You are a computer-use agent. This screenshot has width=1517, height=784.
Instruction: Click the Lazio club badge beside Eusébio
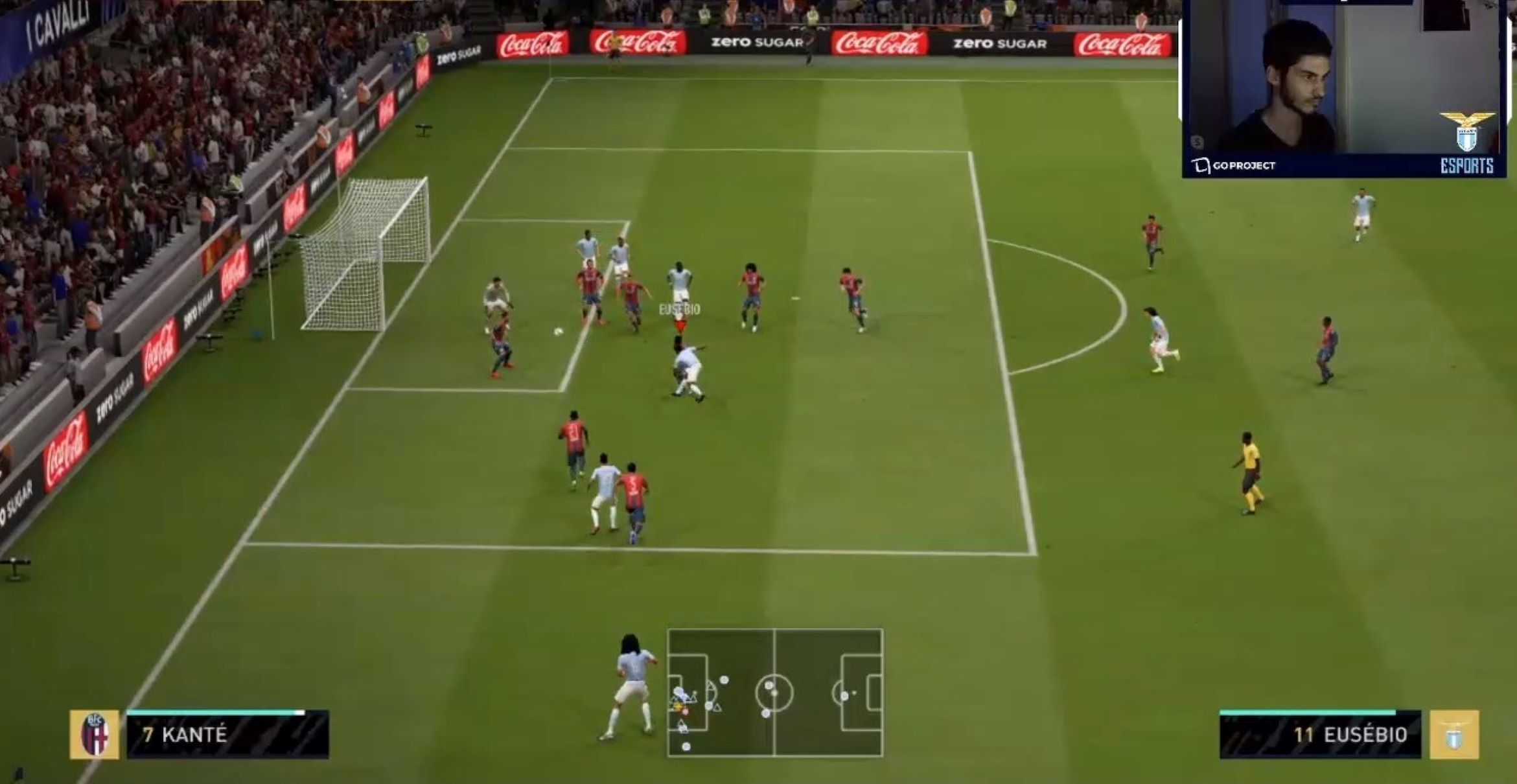(x=1455, y=735)
